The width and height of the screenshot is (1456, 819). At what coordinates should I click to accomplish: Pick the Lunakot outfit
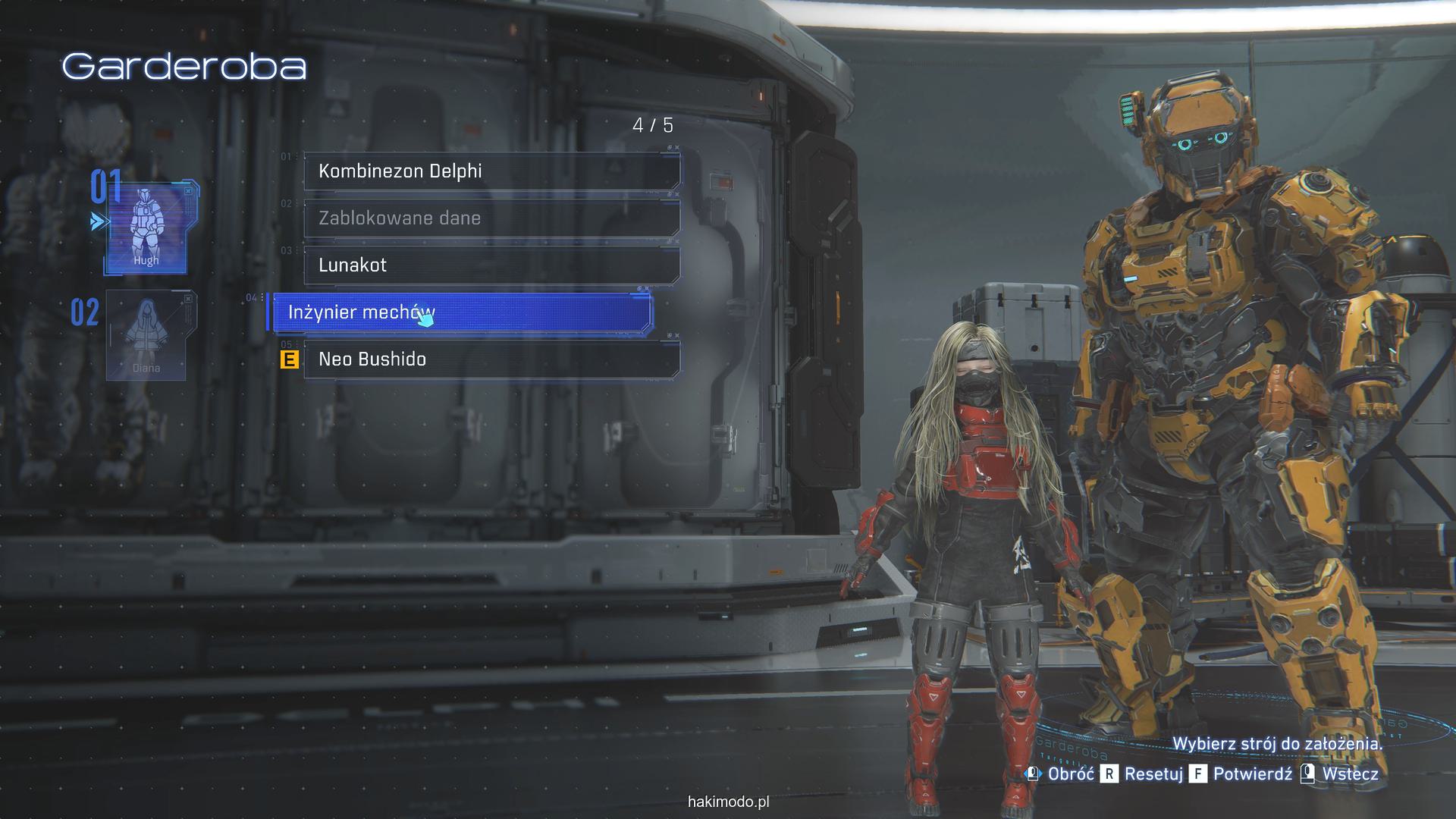point(491,265)
